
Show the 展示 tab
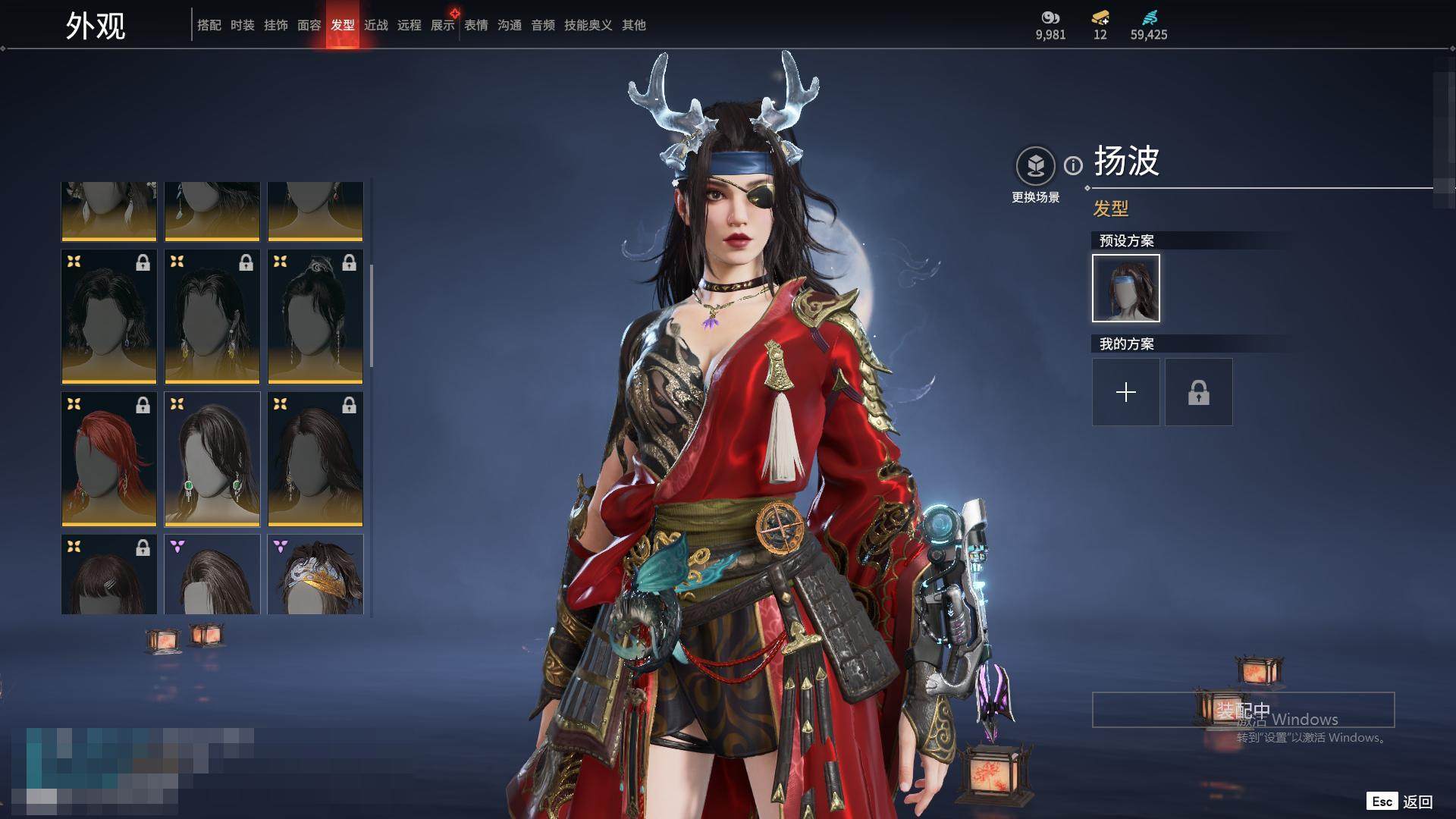tap(443, 25)
